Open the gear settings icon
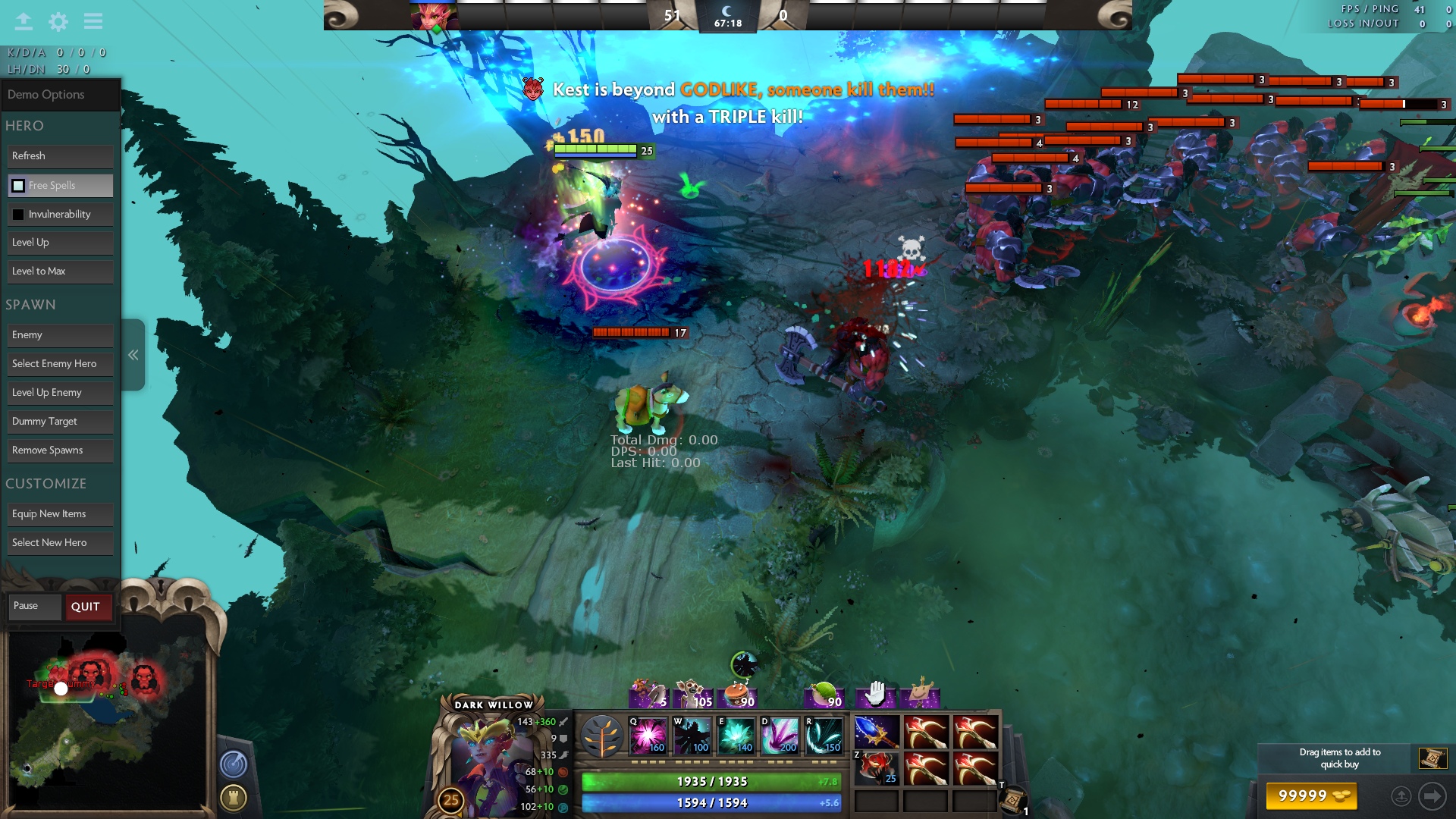Screen dimensions: 1456x819 [x=58, y=21]
